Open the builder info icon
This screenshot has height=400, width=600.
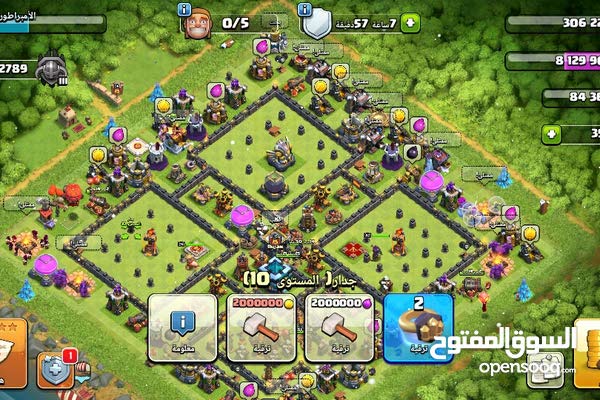point(185,8)
